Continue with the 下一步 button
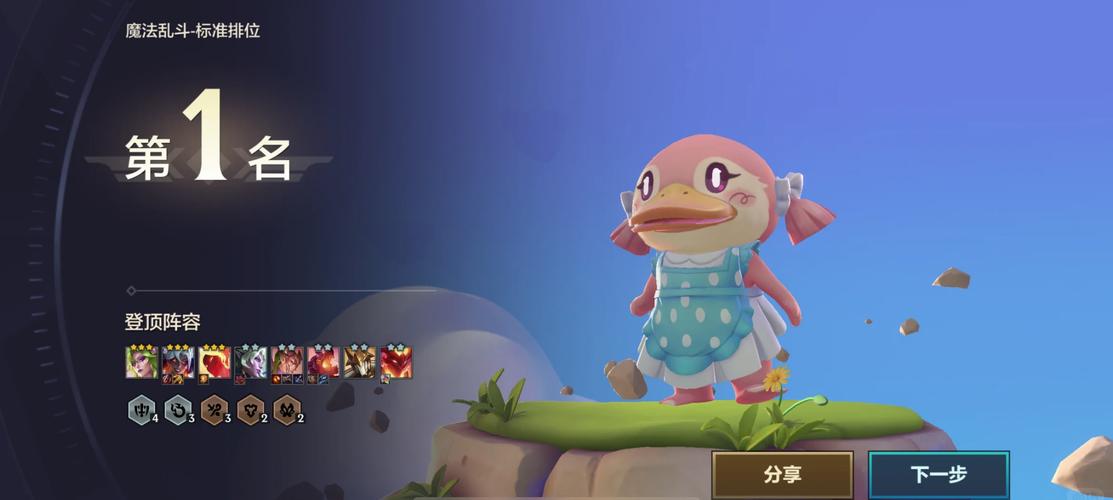 938,474
